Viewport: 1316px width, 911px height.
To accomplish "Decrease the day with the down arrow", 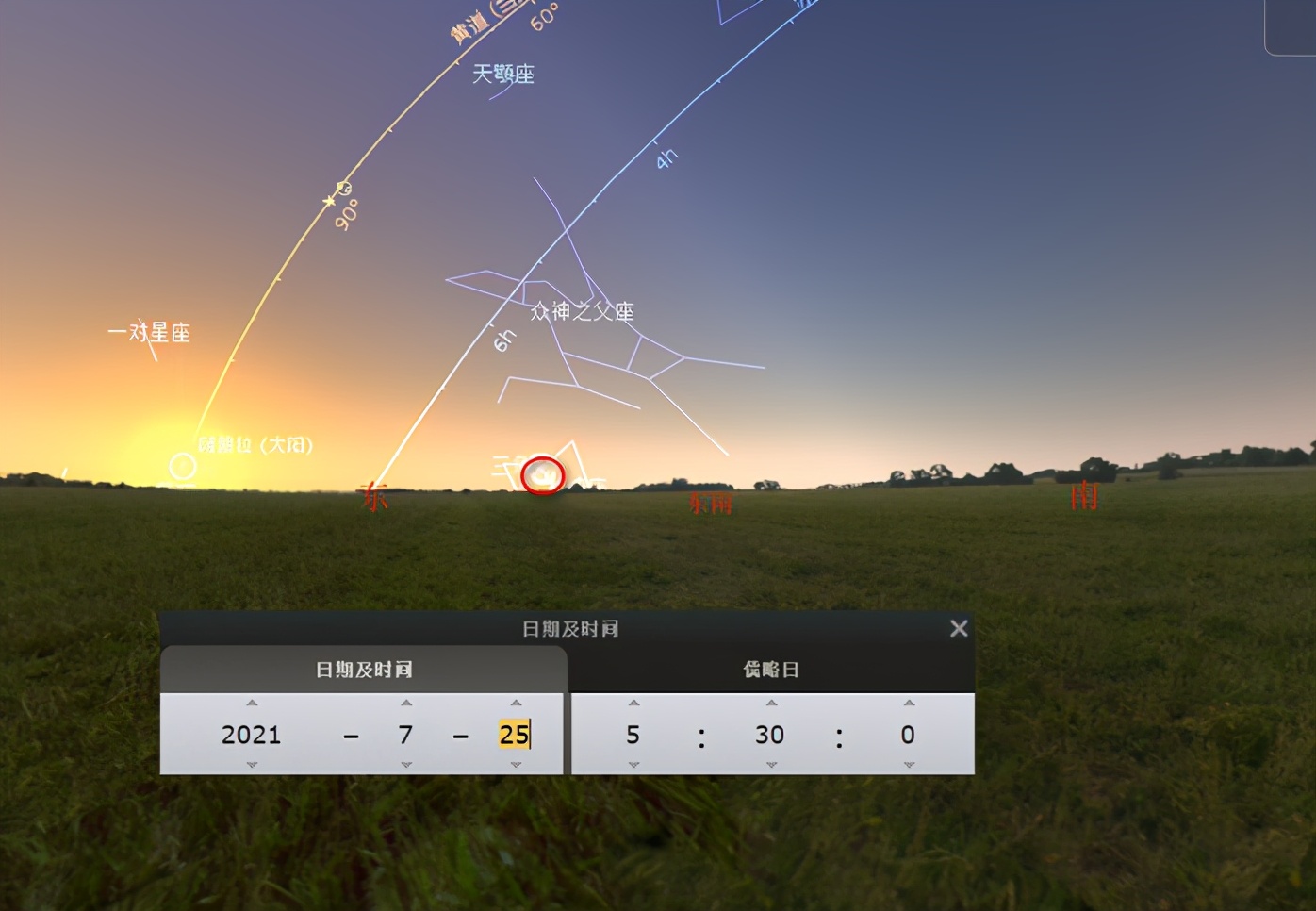I will tap(516, 765).
